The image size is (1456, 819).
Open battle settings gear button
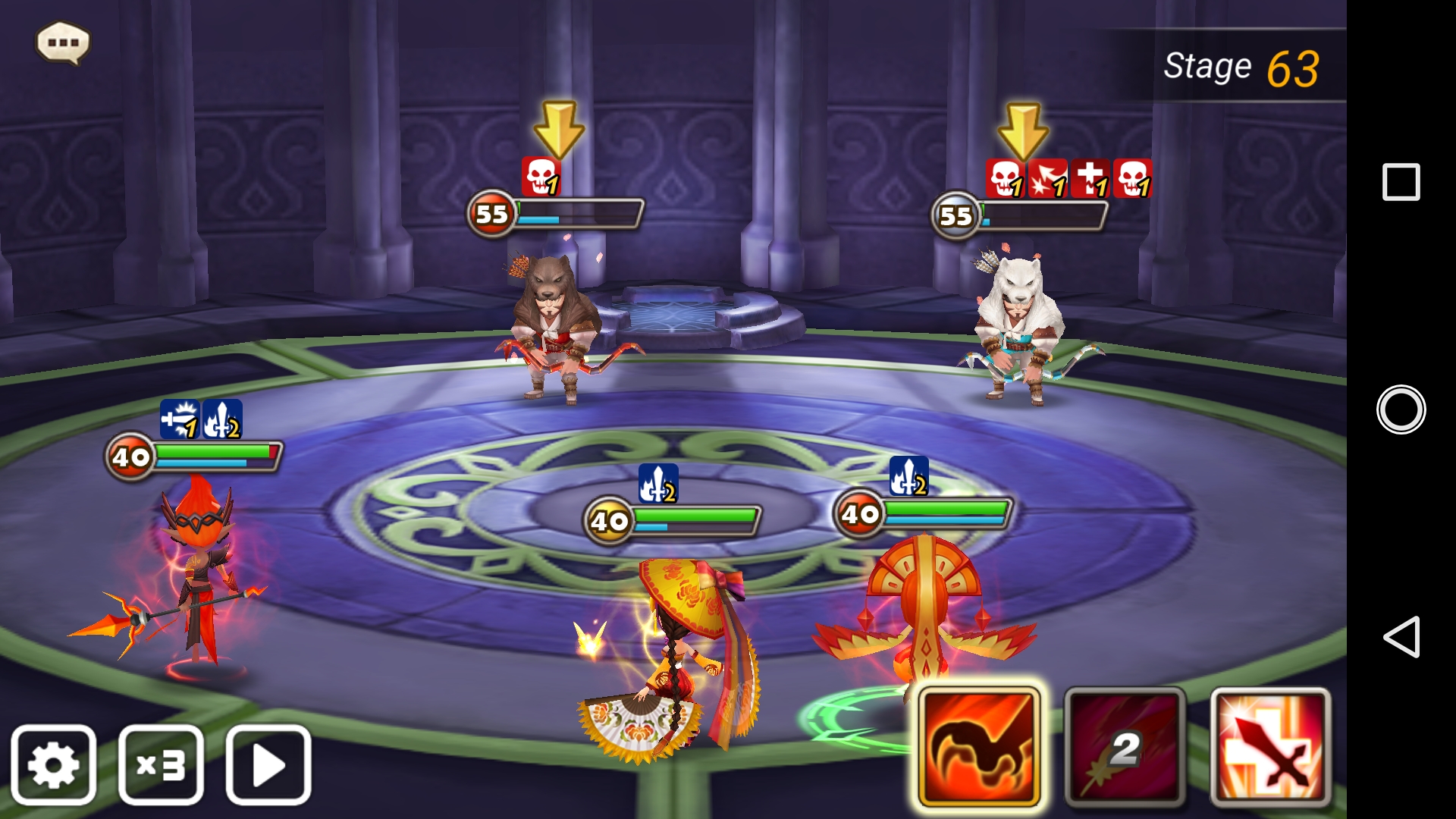click(53, 764)
